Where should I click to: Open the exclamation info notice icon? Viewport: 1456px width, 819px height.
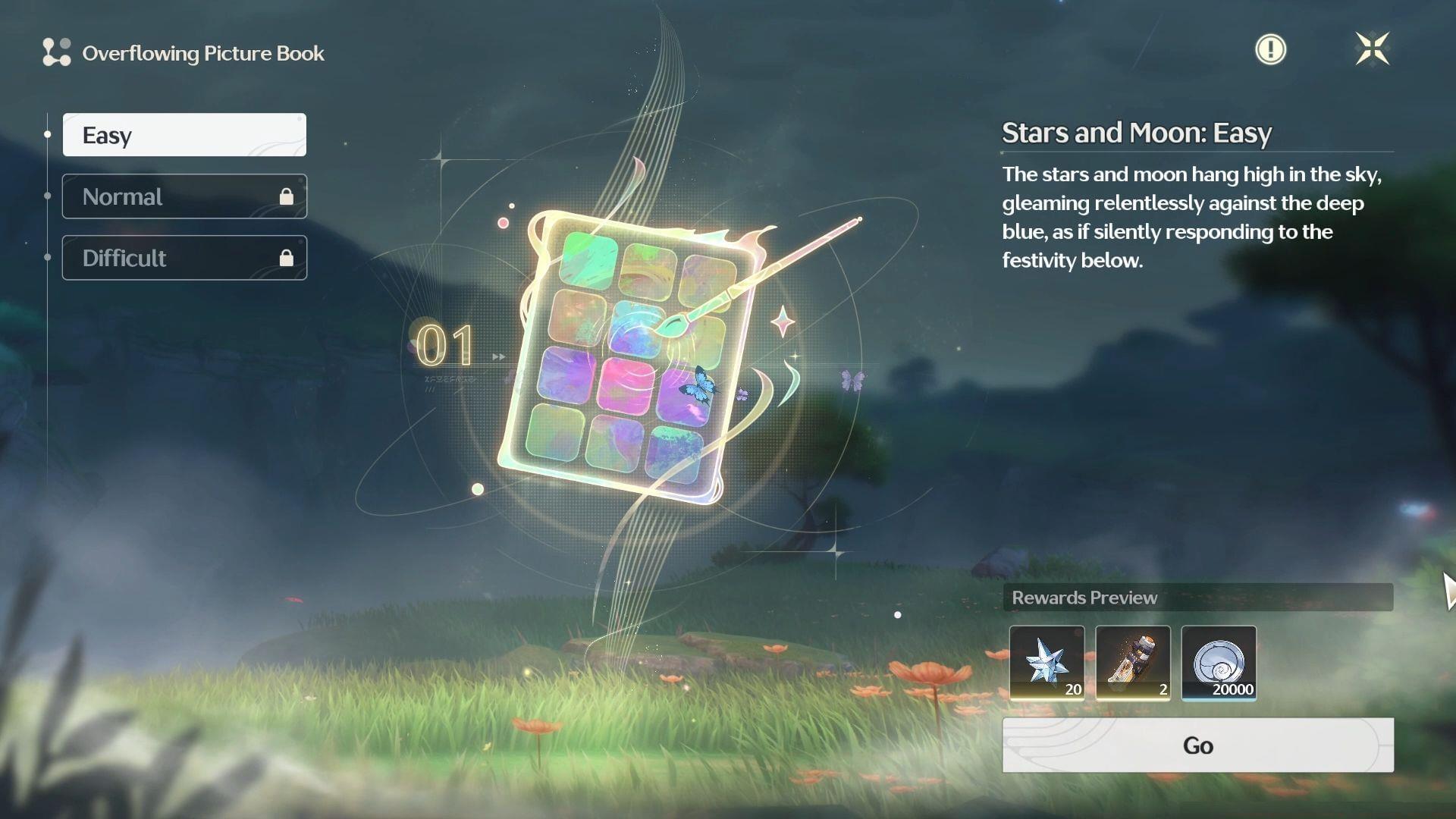[1270, 49]
